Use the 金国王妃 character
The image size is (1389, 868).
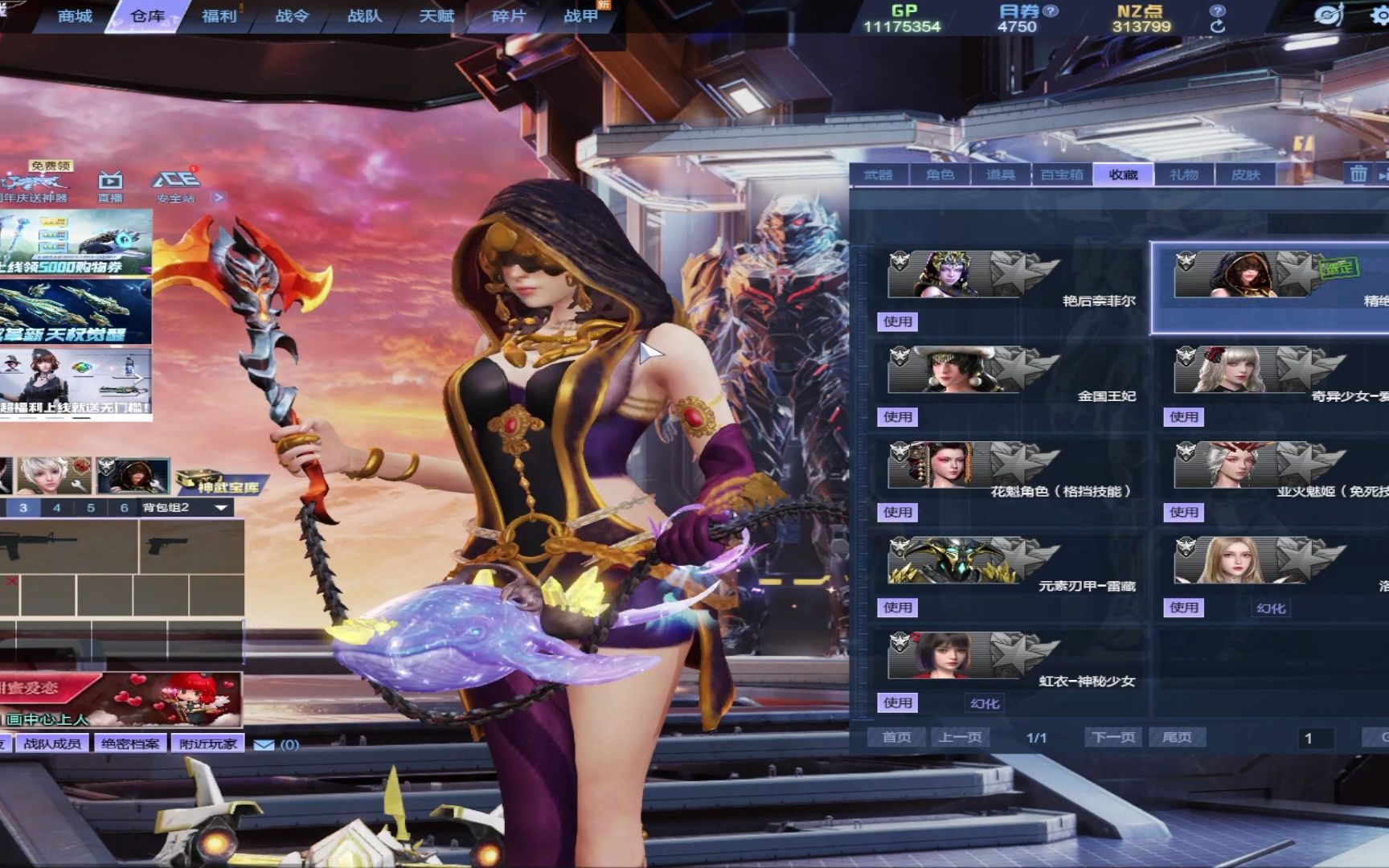click(898, 417)
